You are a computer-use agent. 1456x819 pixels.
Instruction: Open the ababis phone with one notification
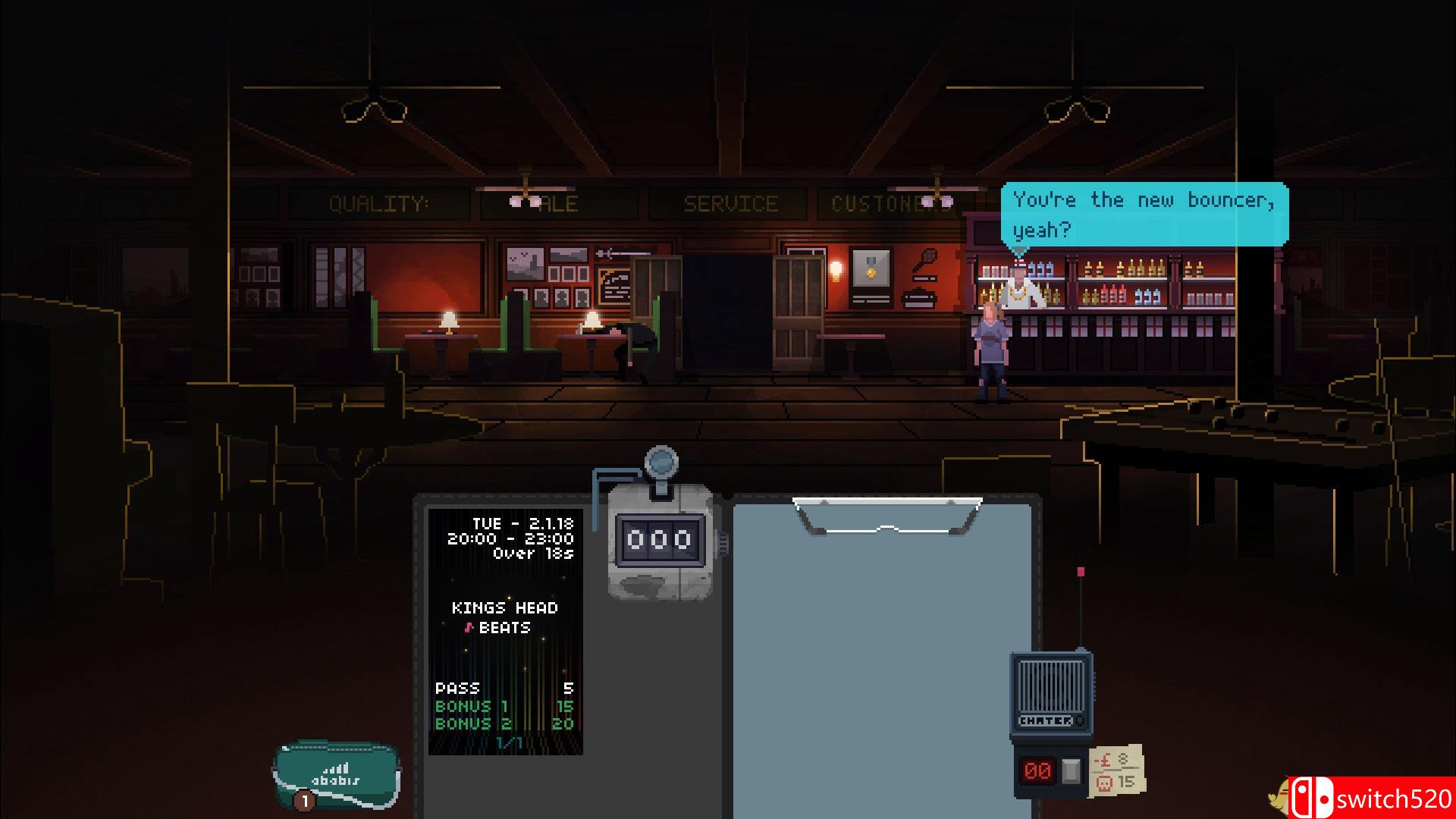point(337,775)
